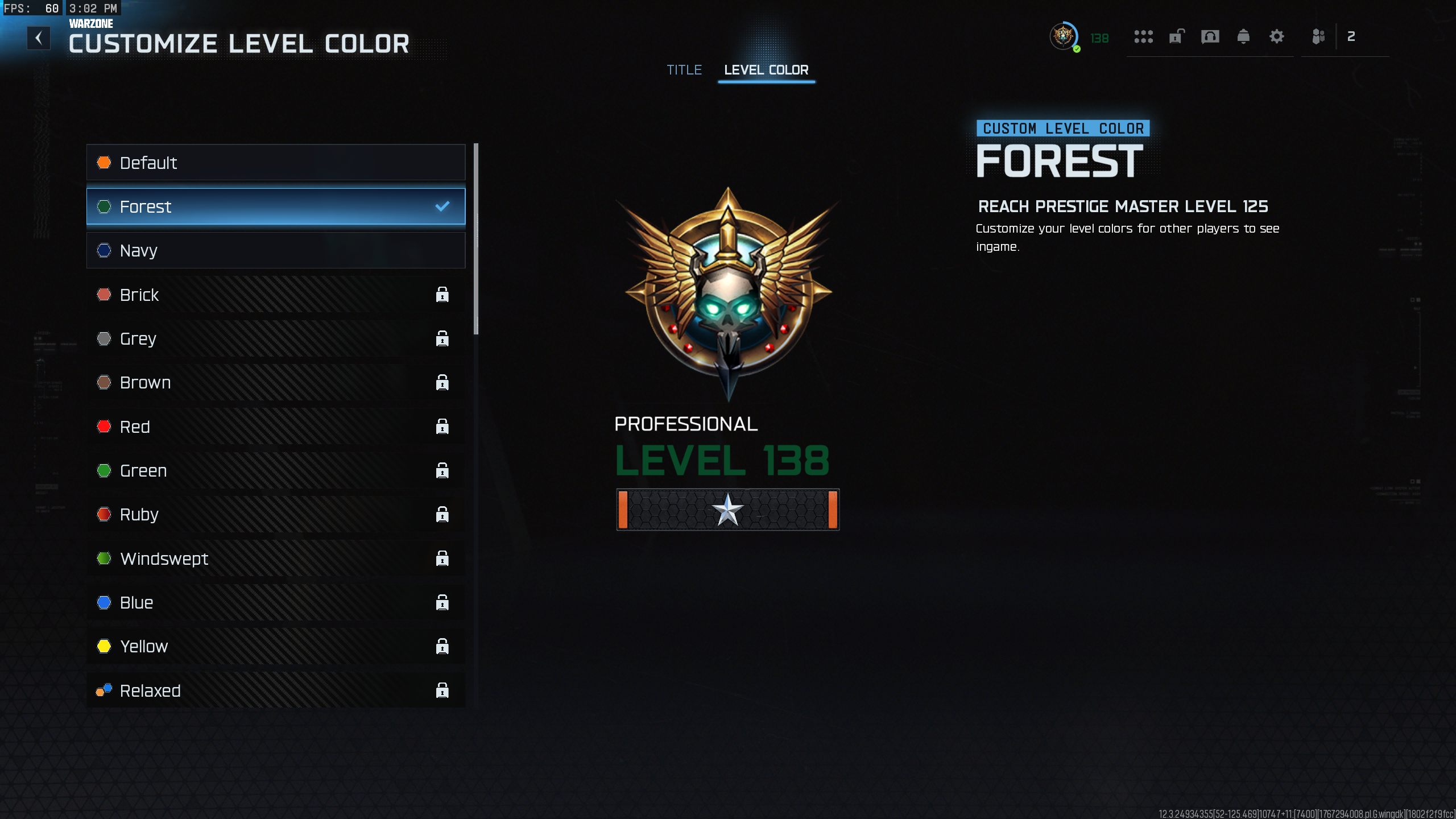Viewport: 1456px width, 819px height.
Task: Click the green hexagon swatch beside Forest
Action: coord(104,206)
